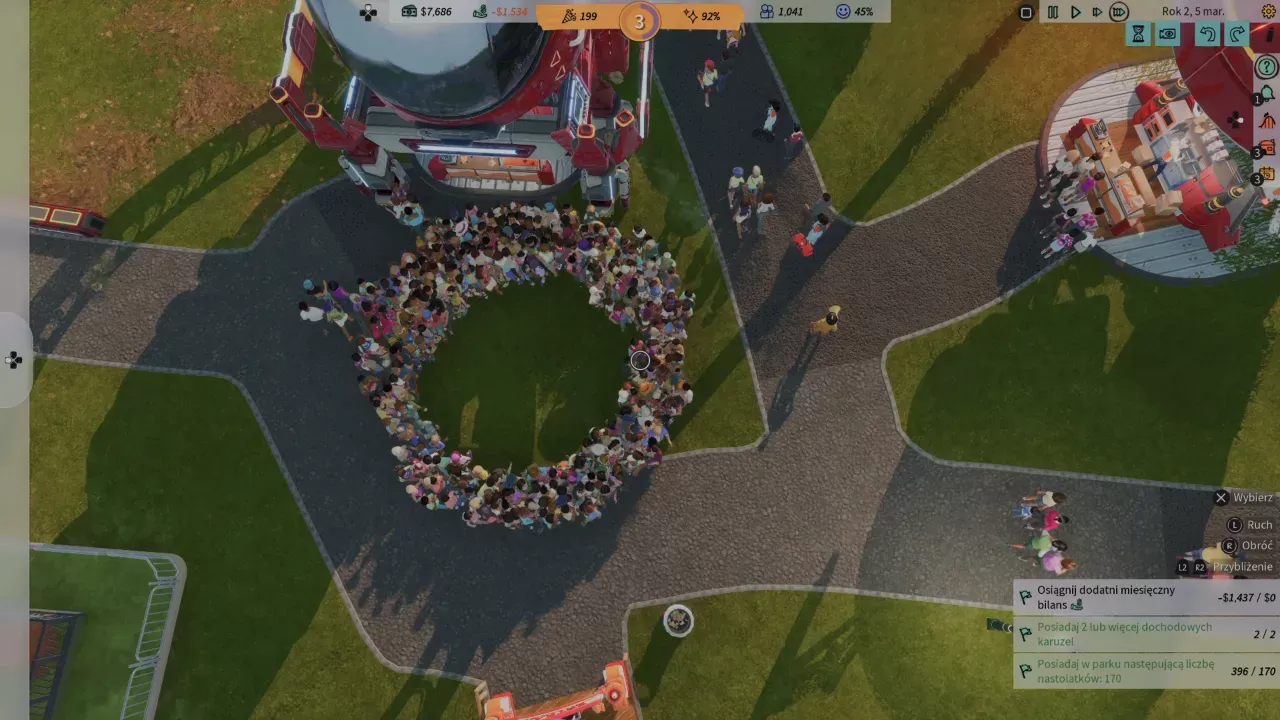The width and height of the screenshot is (1280, 720).
Task: Select the triple-arrow fastest speed
Action: [1119, 12]
